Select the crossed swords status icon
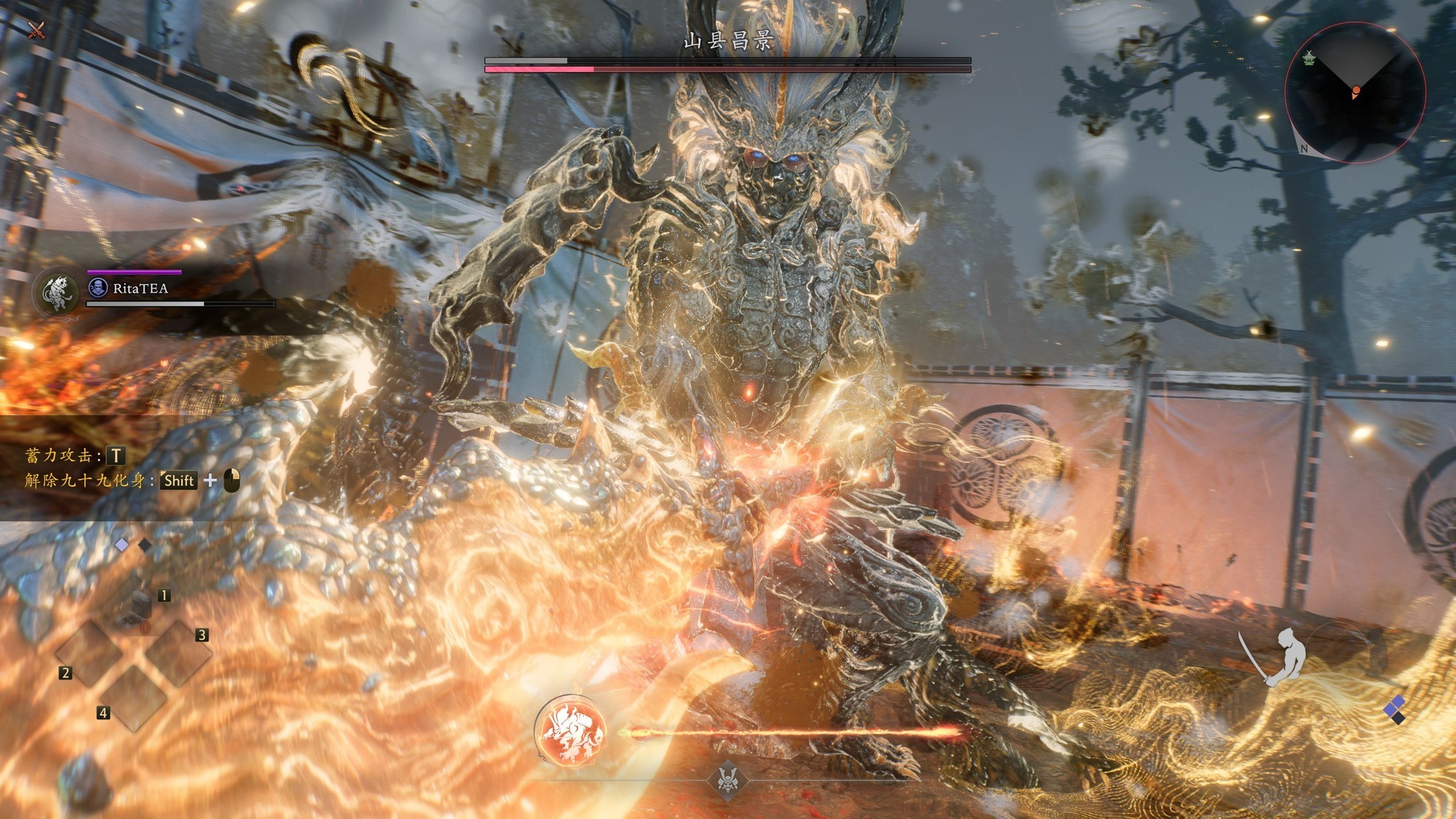The height and width of the screenshot is (819, 1456). (36, 30)
